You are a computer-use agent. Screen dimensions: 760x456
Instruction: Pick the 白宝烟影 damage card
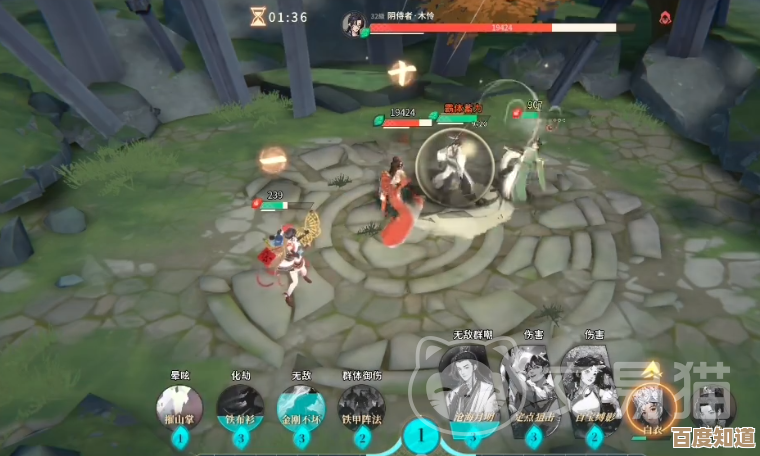[x=592, y=392]
